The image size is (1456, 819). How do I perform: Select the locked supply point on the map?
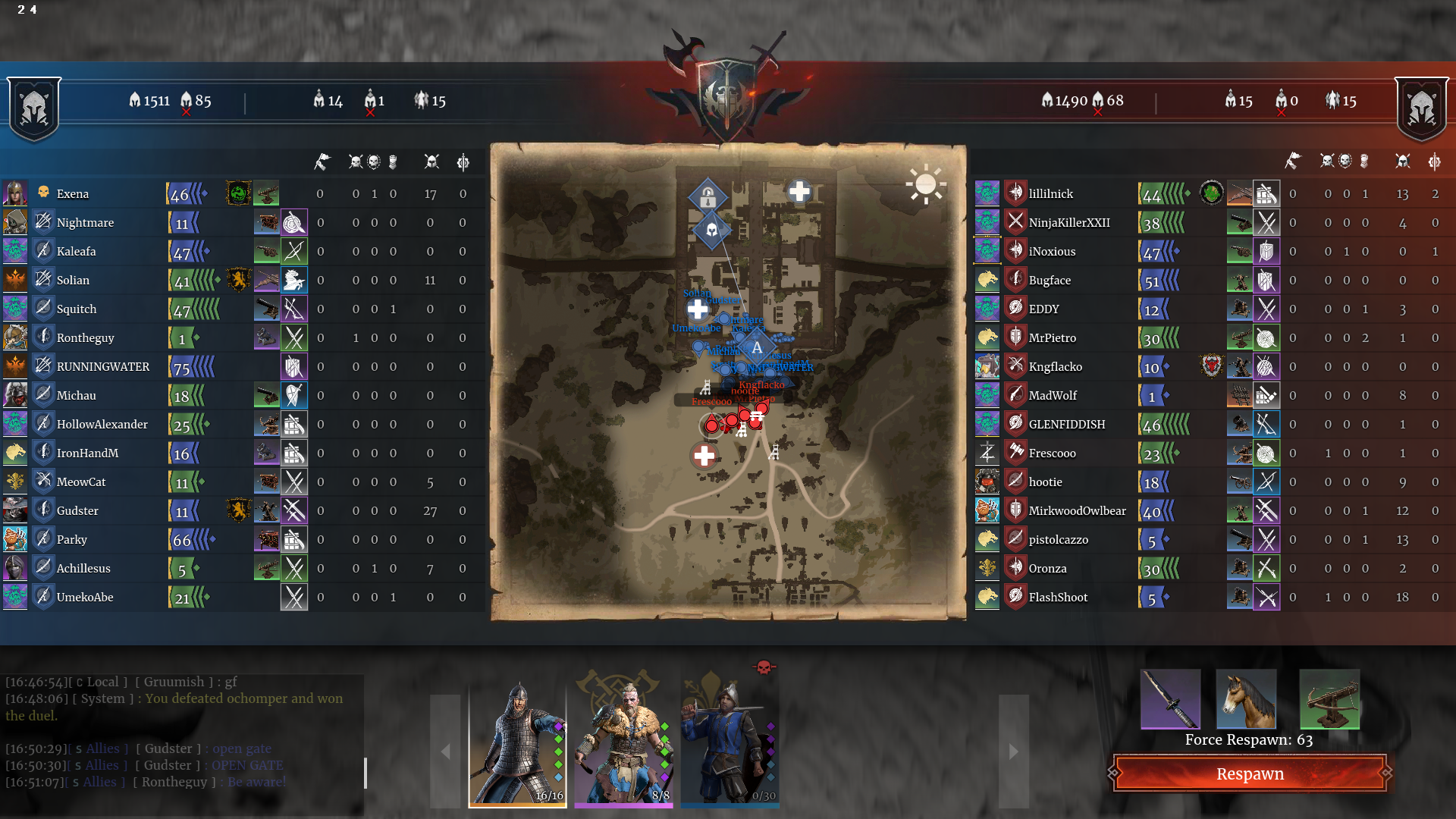pyautogui.click(x=708, y=196)
